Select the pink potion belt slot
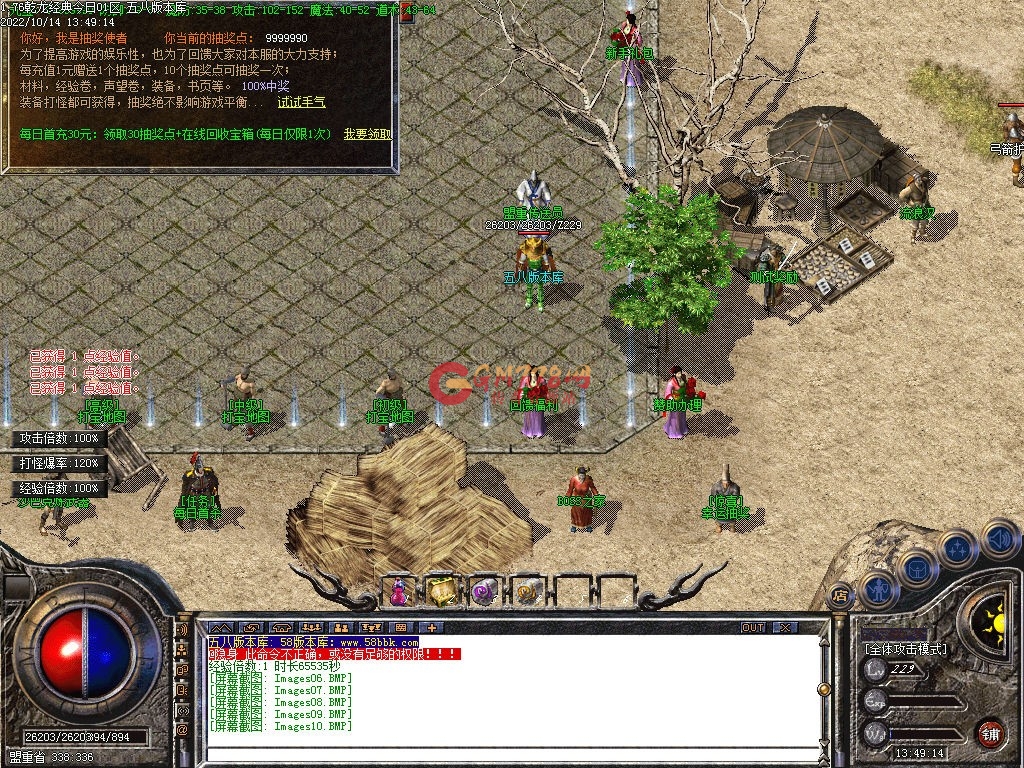This screenshot has height=768, width=1024. pyautogui.click(x=399, y=592)
